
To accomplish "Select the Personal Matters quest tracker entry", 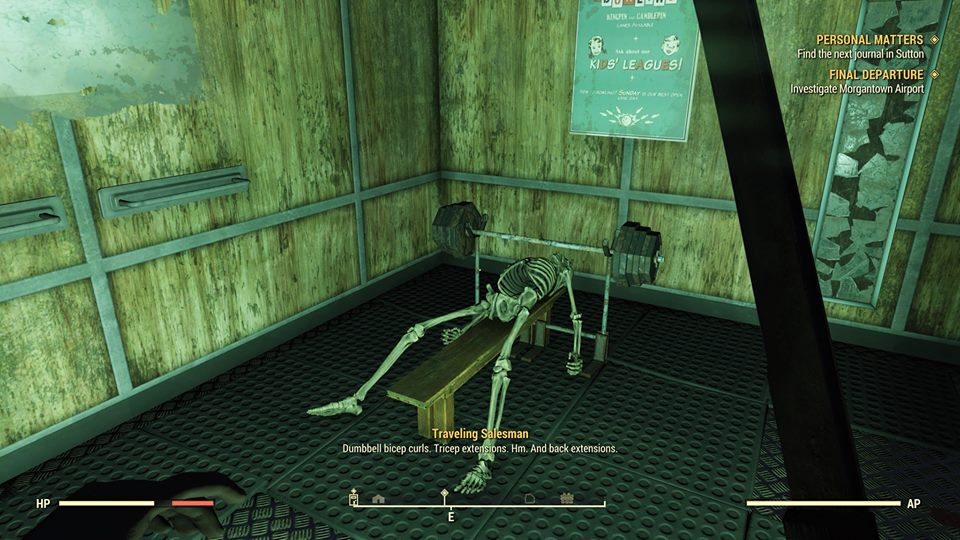I will [870, 39].
